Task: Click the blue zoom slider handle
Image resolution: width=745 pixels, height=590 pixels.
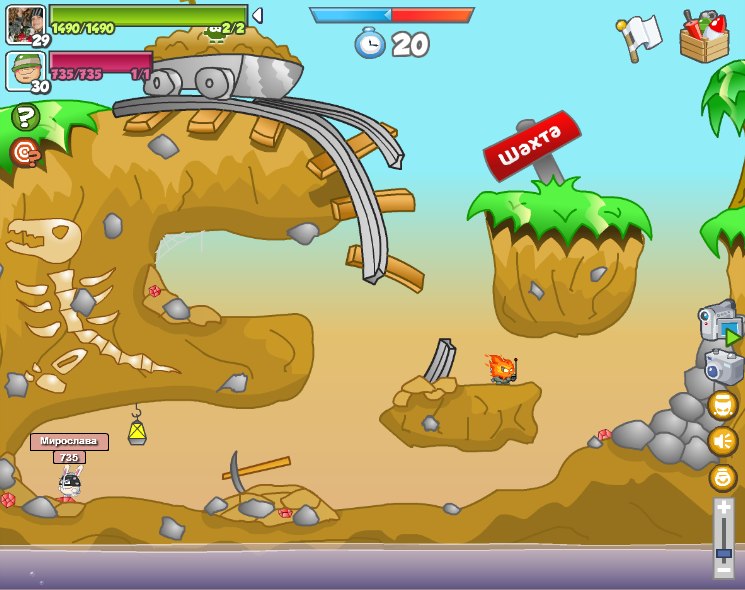Action: coord(723,552)
